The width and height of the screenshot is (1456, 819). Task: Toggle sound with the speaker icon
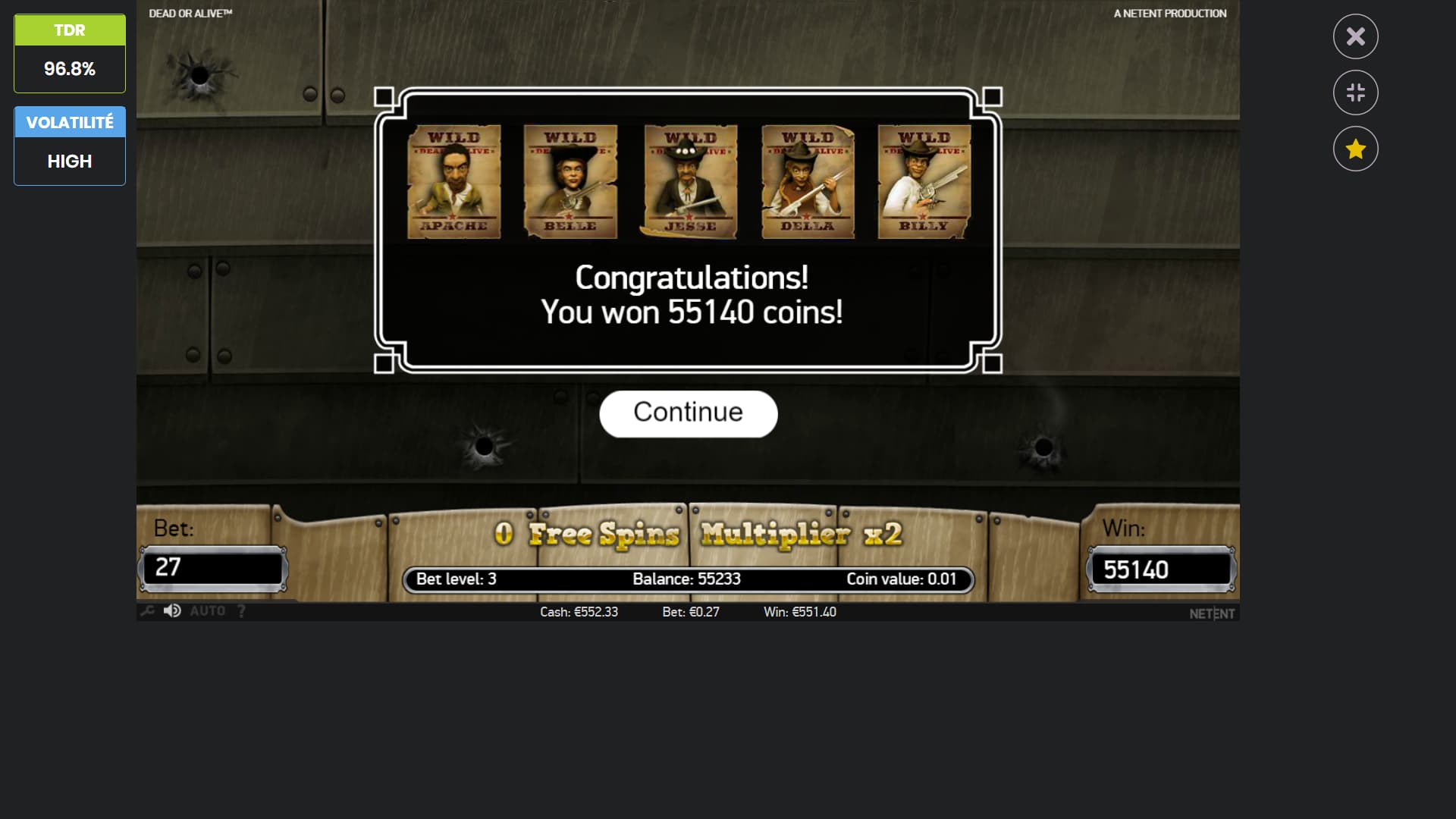[x=172, y=611]
